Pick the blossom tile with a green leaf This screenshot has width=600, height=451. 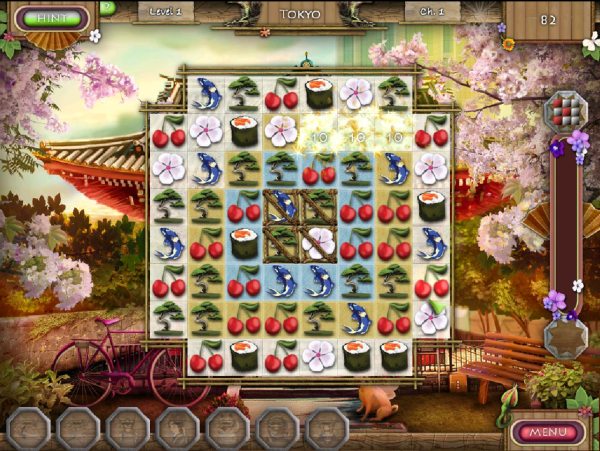pos(431,318)
